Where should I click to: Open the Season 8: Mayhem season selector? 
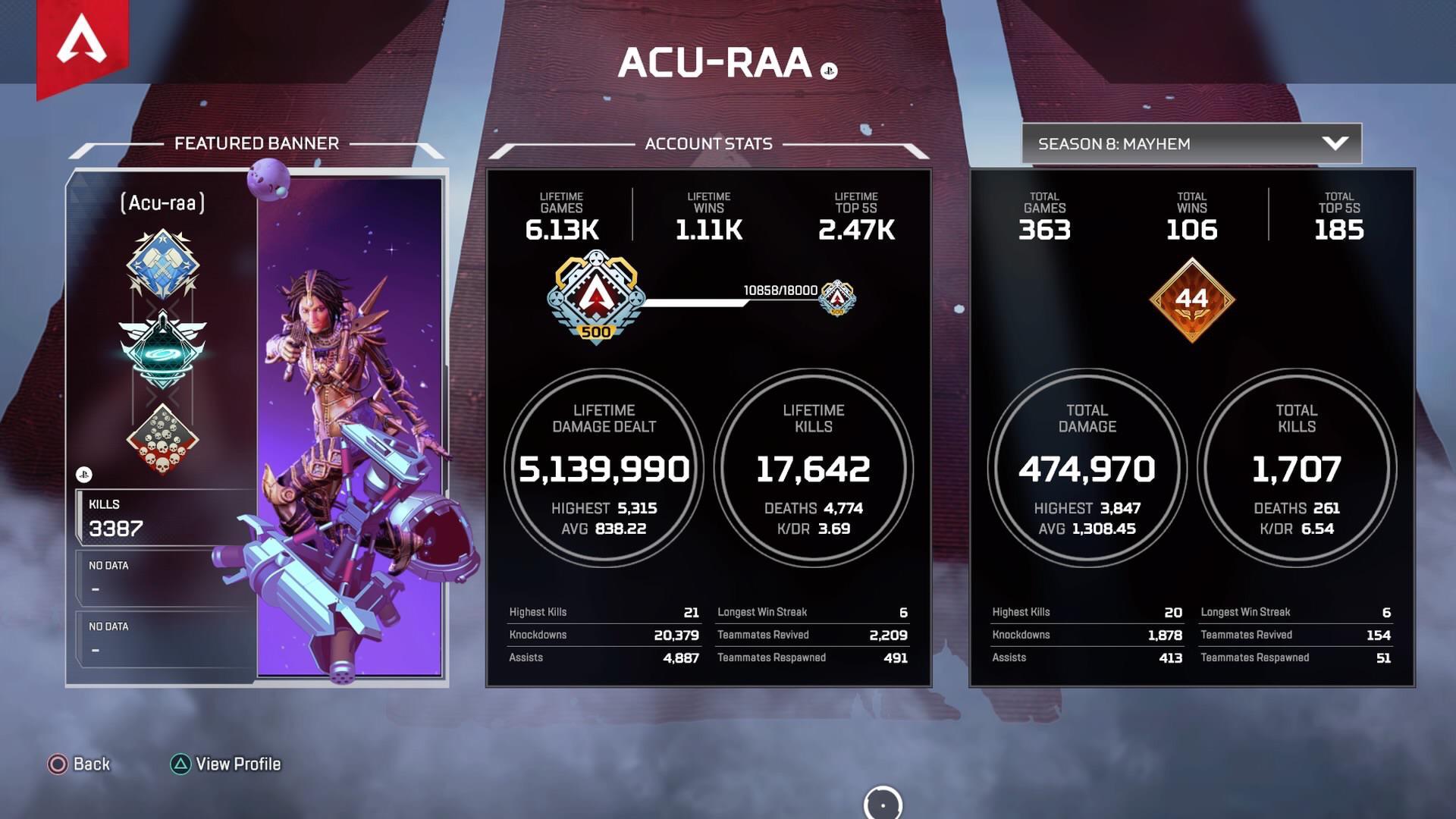(1191, 143)
